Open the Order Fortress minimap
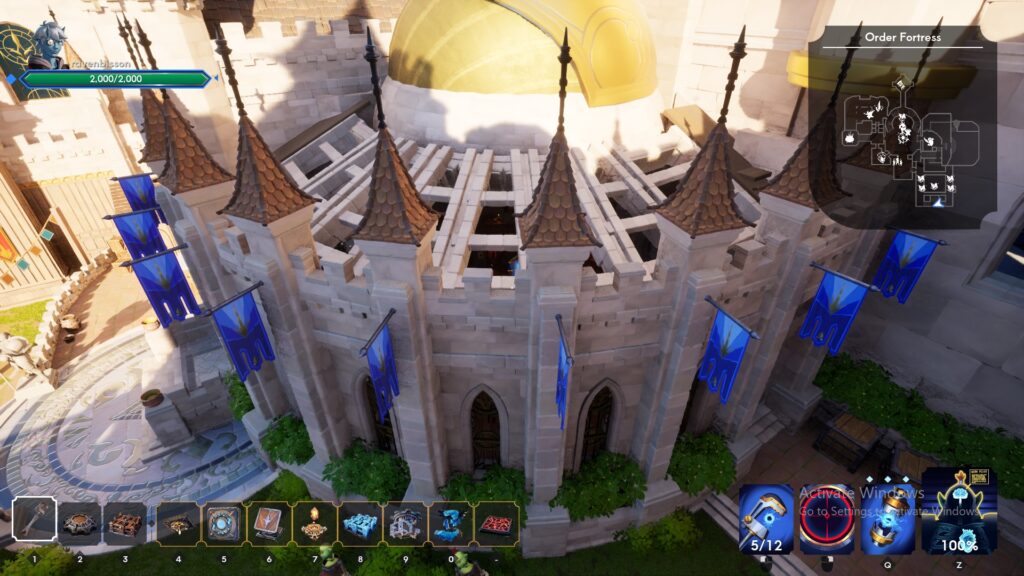The height and width of the screenshot is (576, 1024). (x=902, y=130)
